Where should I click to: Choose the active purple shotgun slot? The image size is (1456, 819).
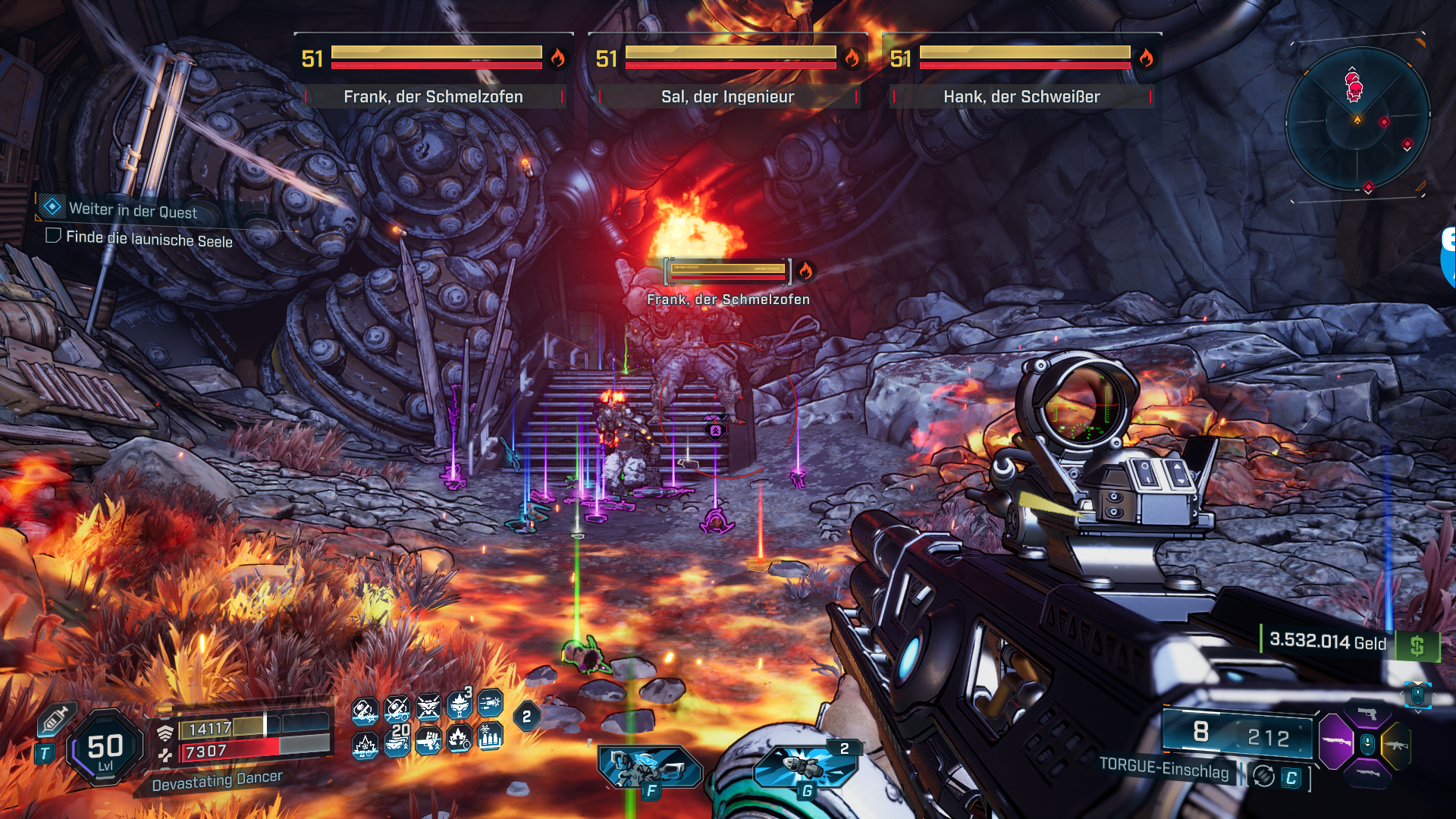tap(1336, 742)
